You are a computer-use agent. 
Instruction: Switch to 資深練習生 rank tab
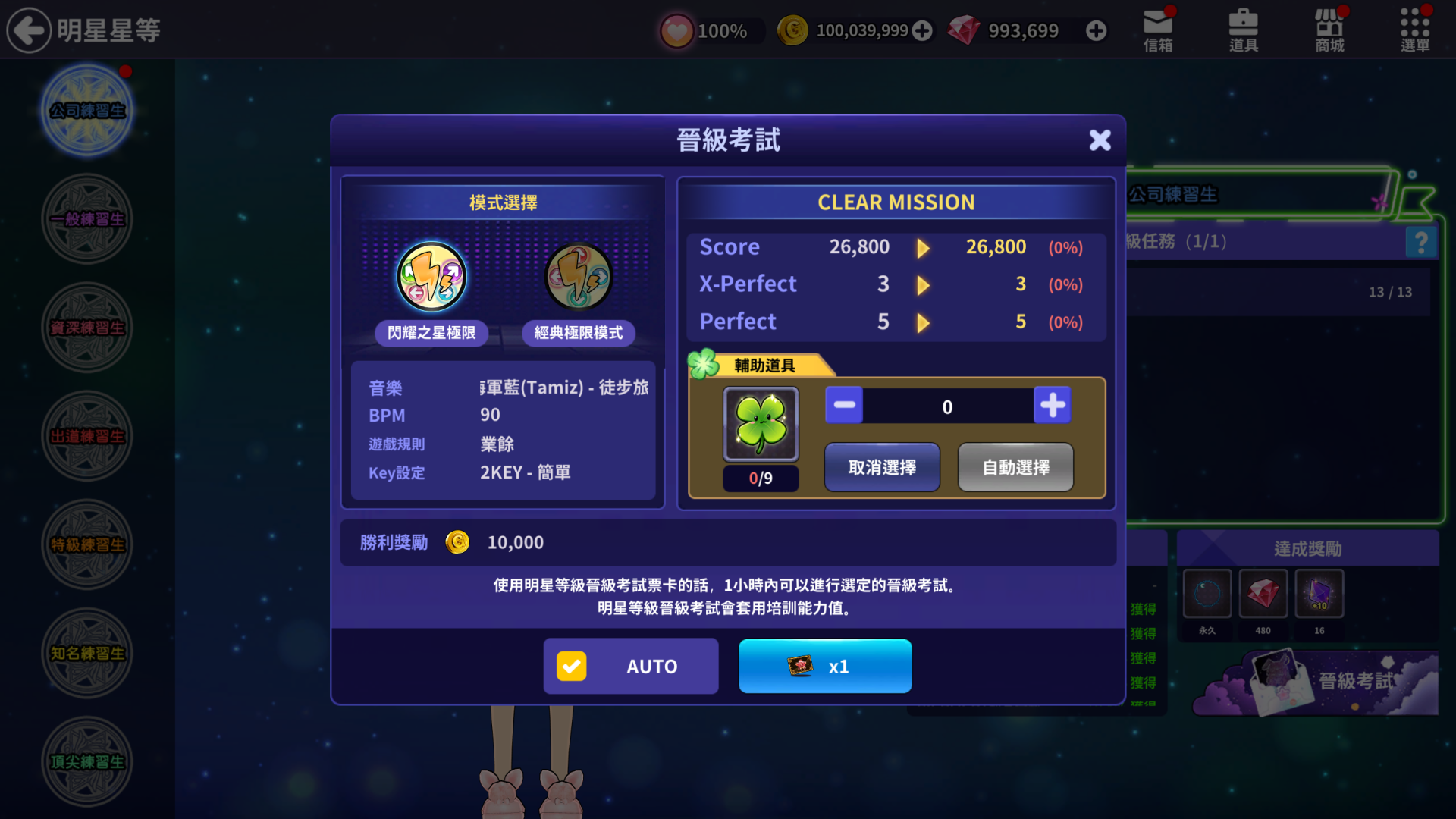point(87,328)
